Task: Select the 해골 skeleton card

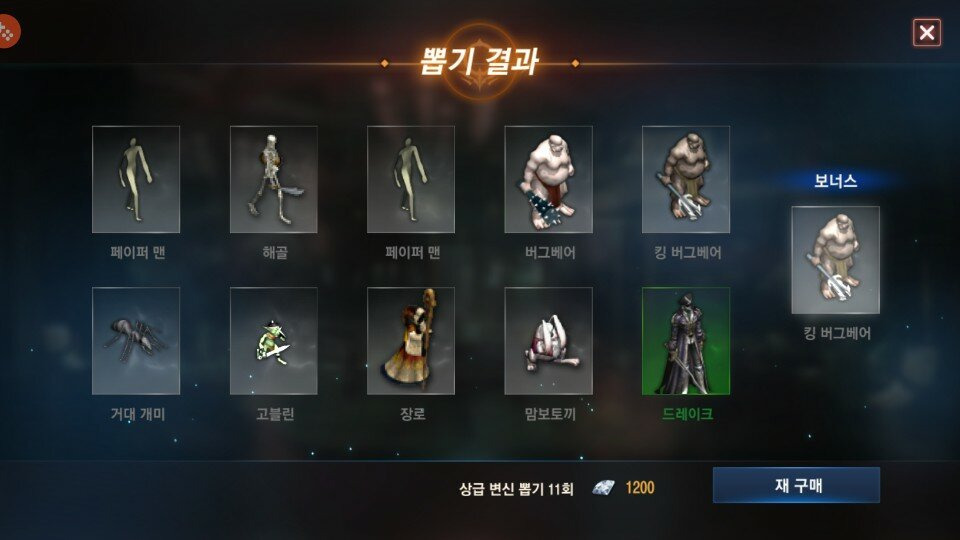Action: point(273,179)
